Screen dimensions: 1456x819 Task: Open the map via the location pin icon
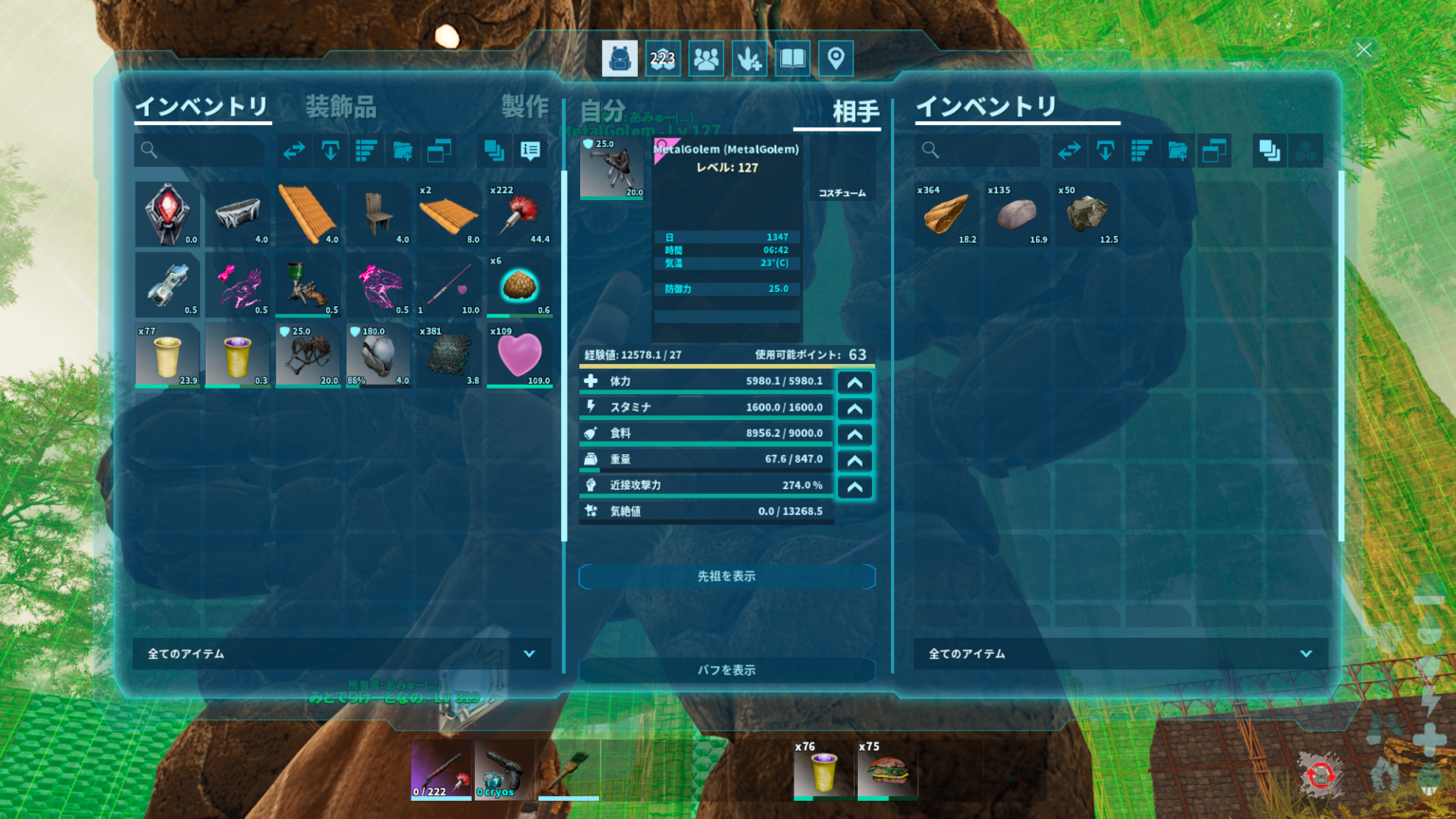point(835,58)
